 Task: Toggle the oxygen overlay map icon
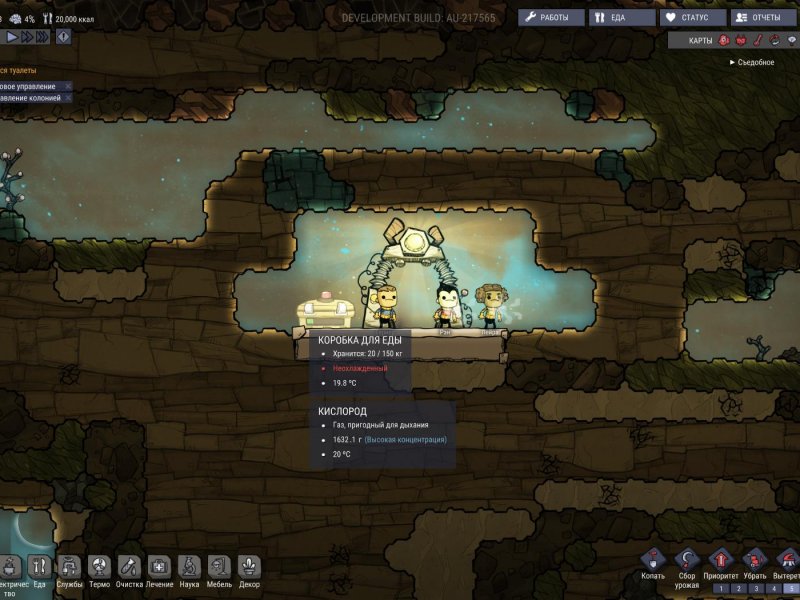[723, 40]
